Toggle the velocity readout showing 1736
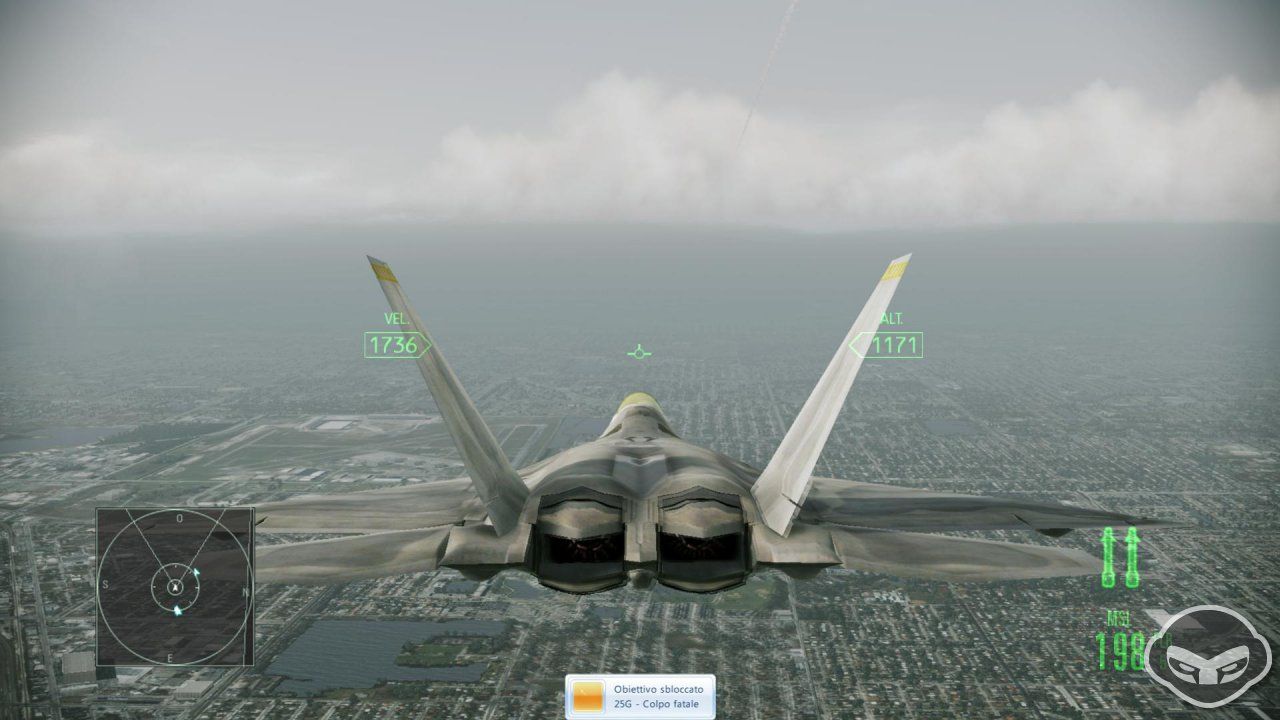 coord(394,344)
